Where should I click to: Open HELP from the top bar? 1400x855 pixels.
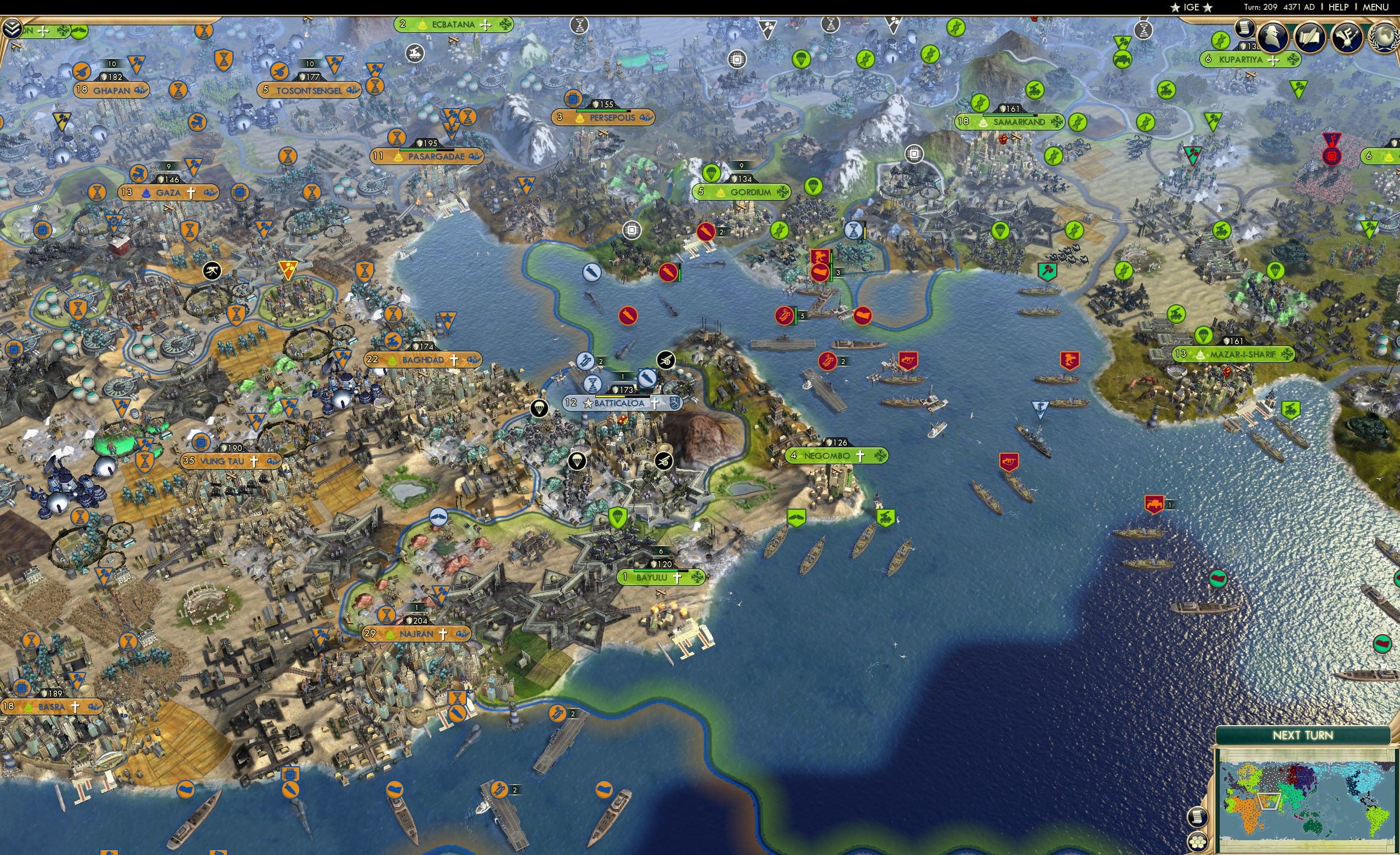click(x=1338, y=7)
